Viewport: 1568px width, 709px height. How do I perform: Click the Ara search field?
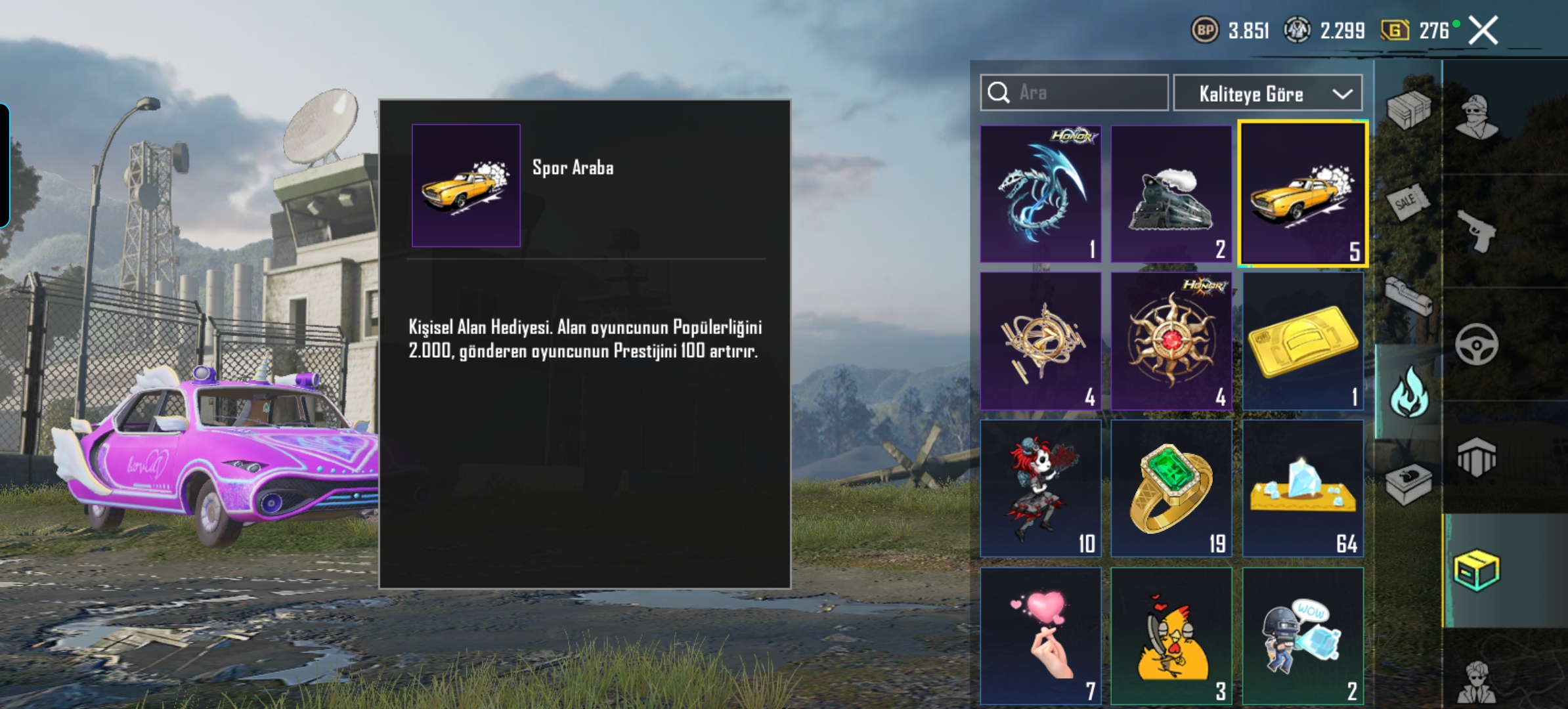coord(1083,93)
